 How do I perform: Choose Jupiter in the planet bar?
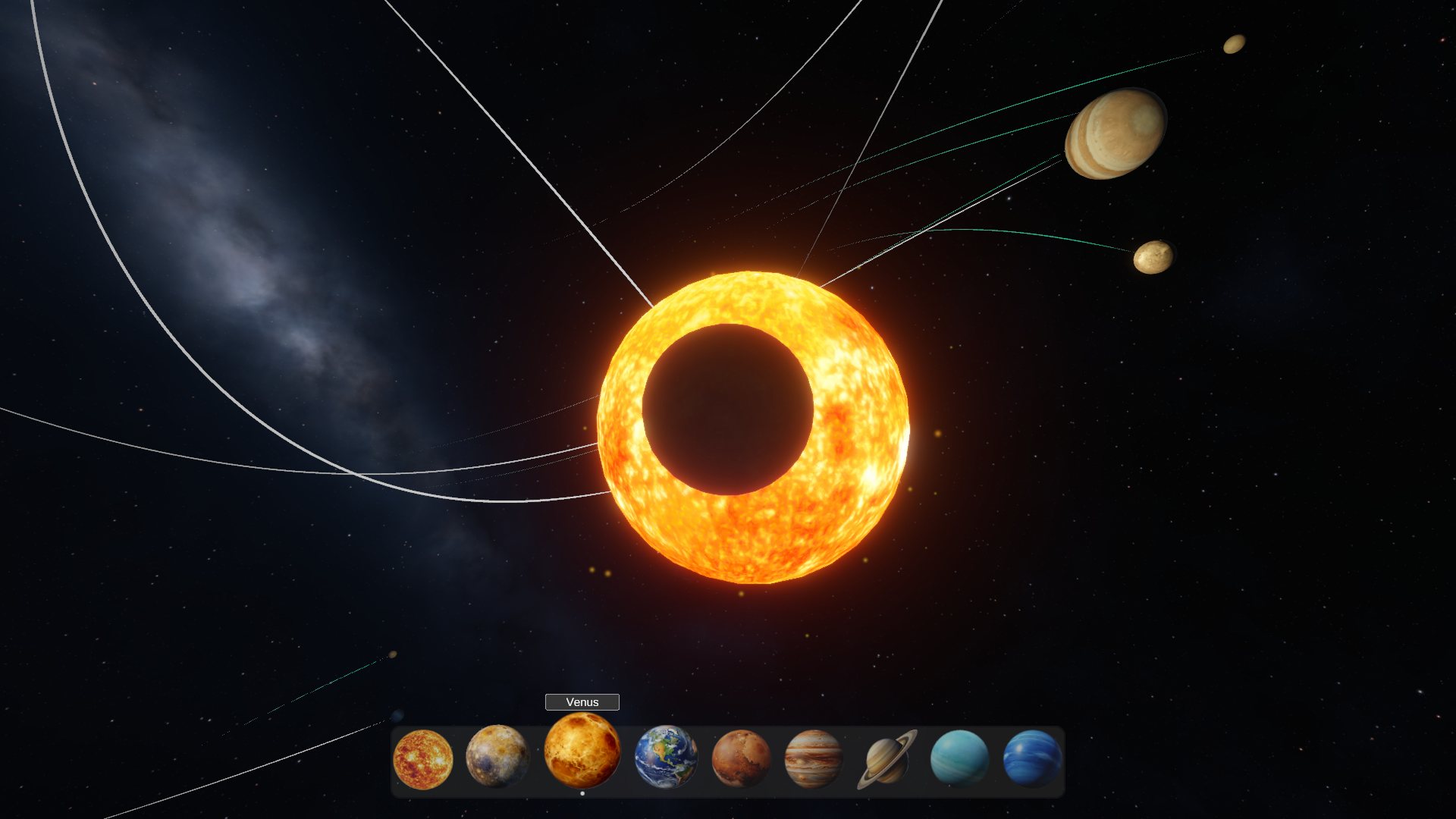point(814,758)
